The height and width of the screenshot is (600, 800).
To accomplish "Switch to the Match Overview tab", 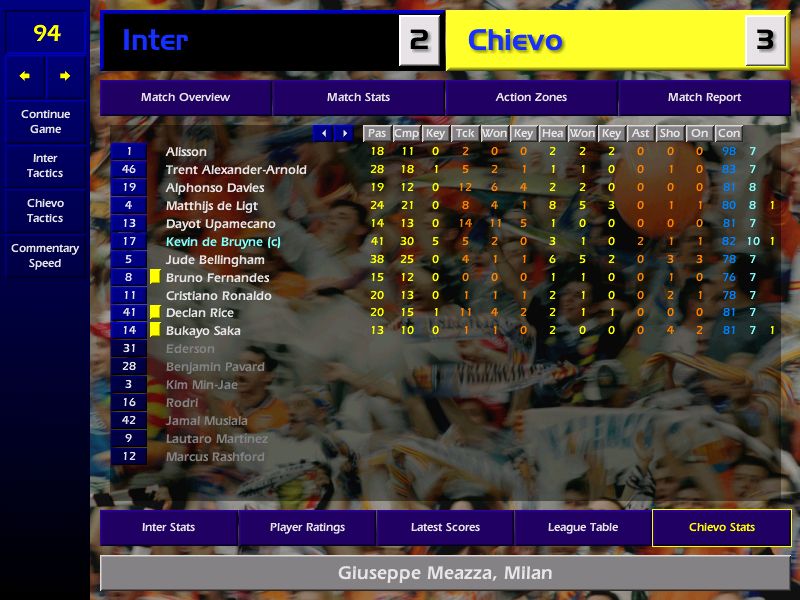I will click(185, 98).
